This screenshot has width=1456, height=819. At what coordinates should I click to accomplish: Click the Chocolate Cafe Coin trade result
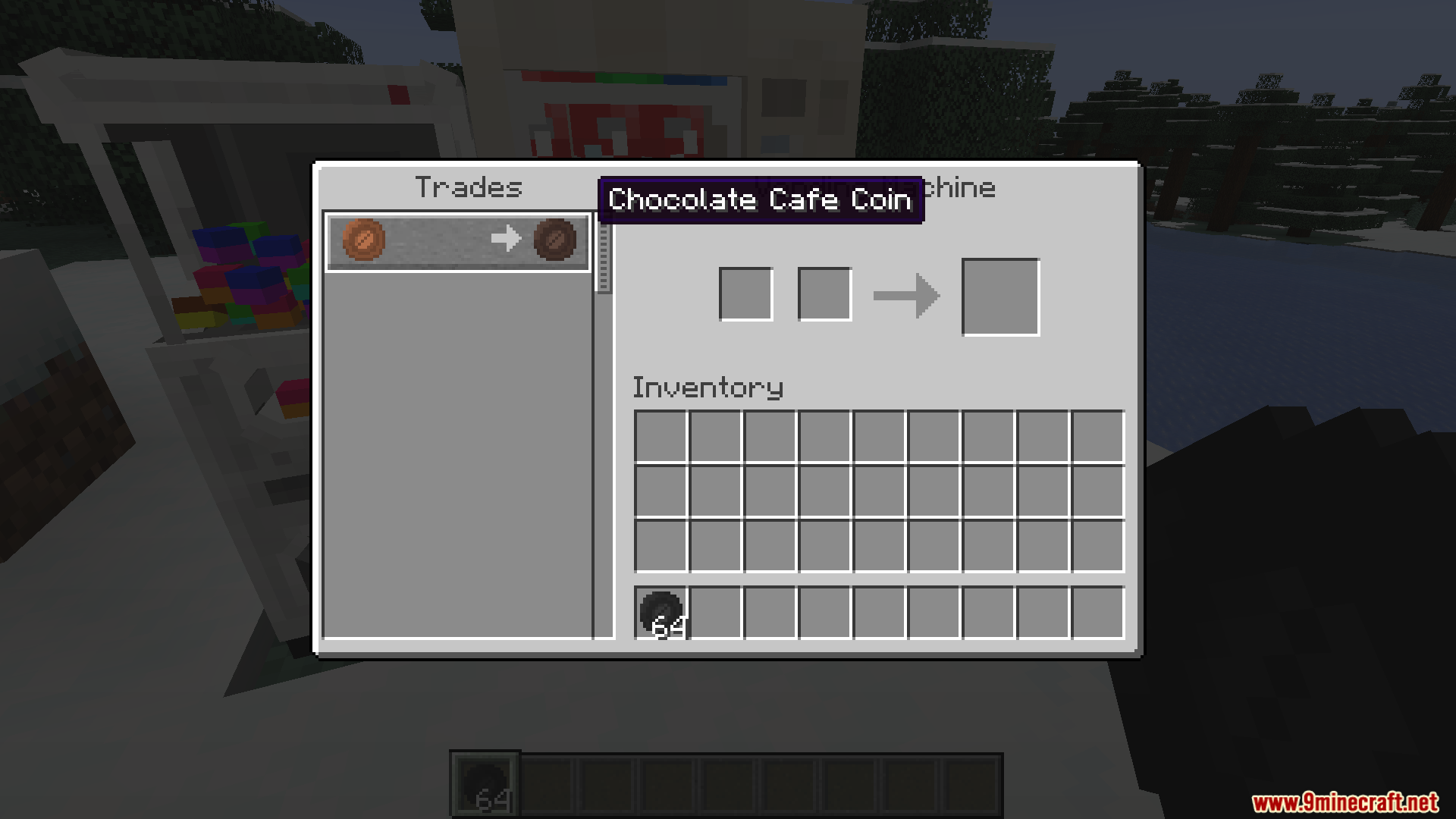coord(555,240)
